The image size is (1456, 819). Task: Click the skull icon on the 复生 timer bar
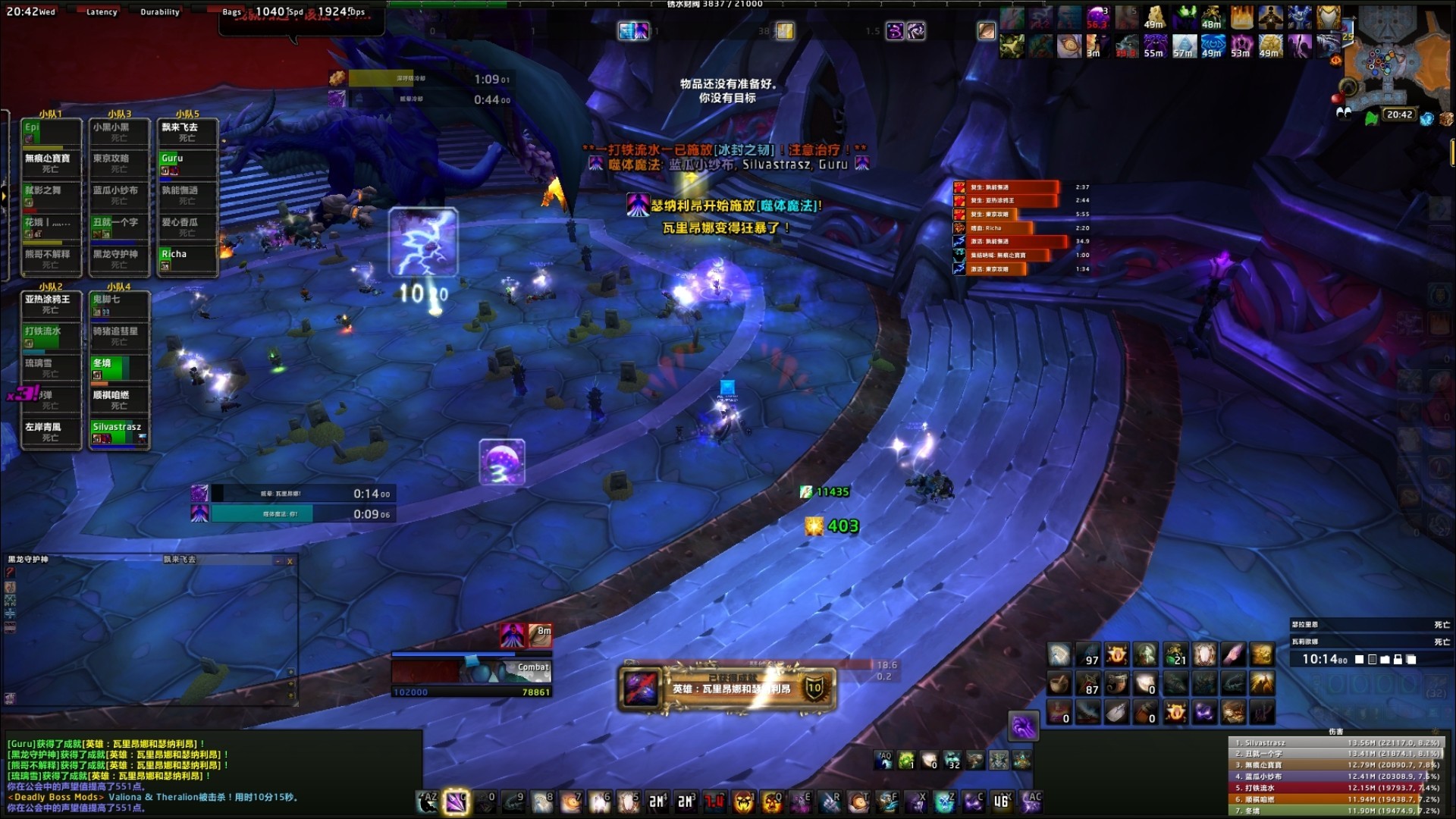(x=959, y=187)
